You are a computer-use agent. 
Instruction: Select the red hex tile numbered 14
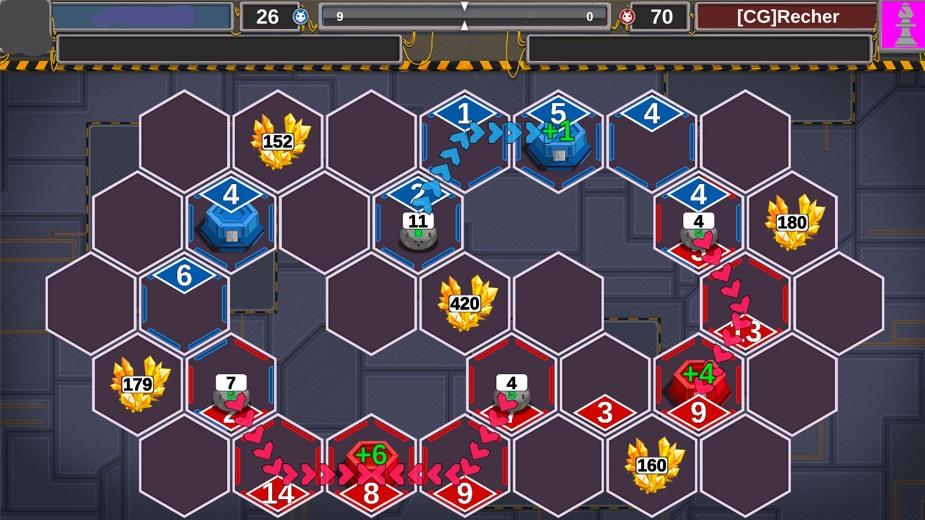point(277,468)
